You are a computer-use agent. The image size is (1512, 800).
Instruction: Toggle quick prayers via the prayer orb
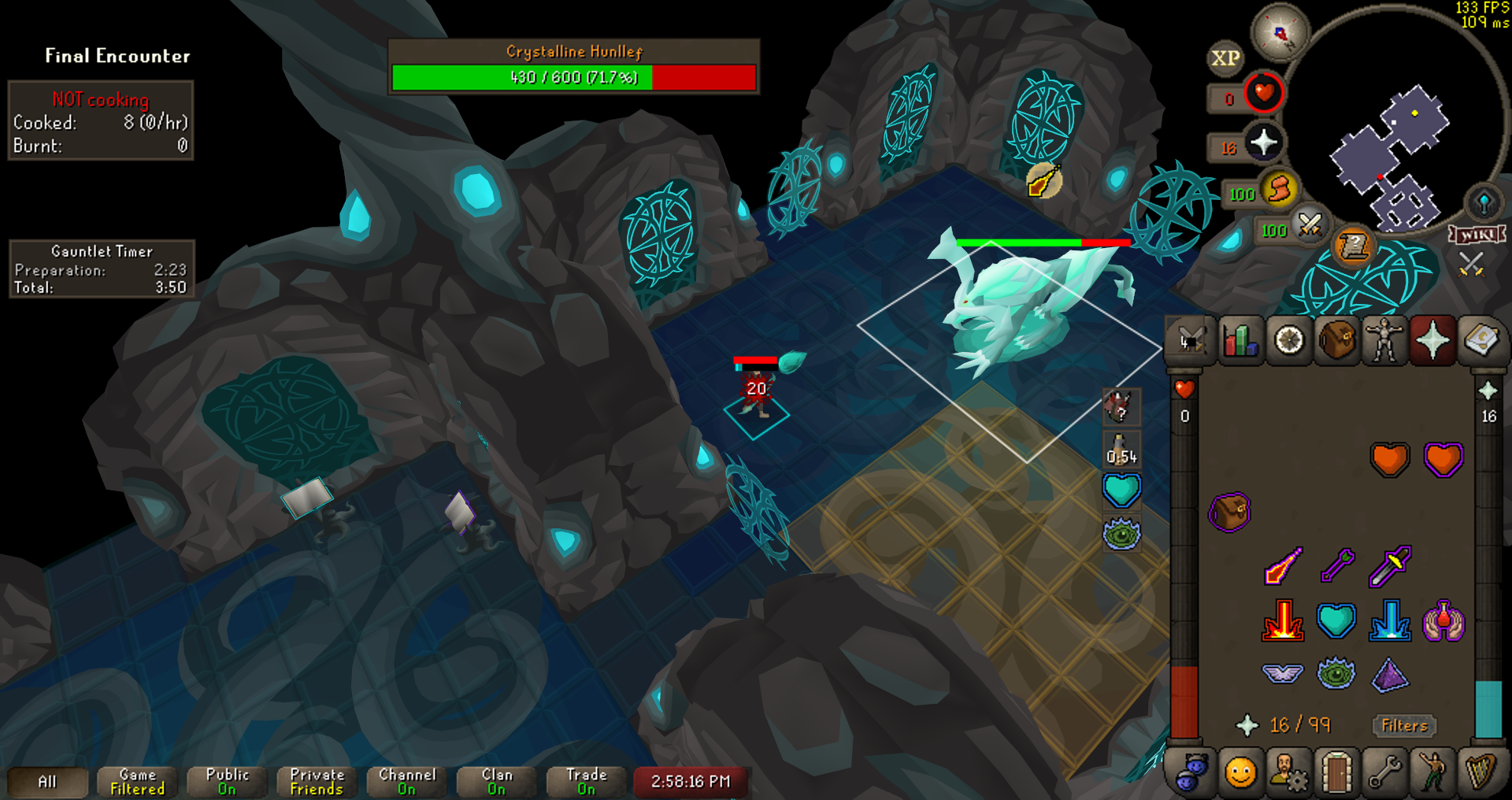[1263, 143]
